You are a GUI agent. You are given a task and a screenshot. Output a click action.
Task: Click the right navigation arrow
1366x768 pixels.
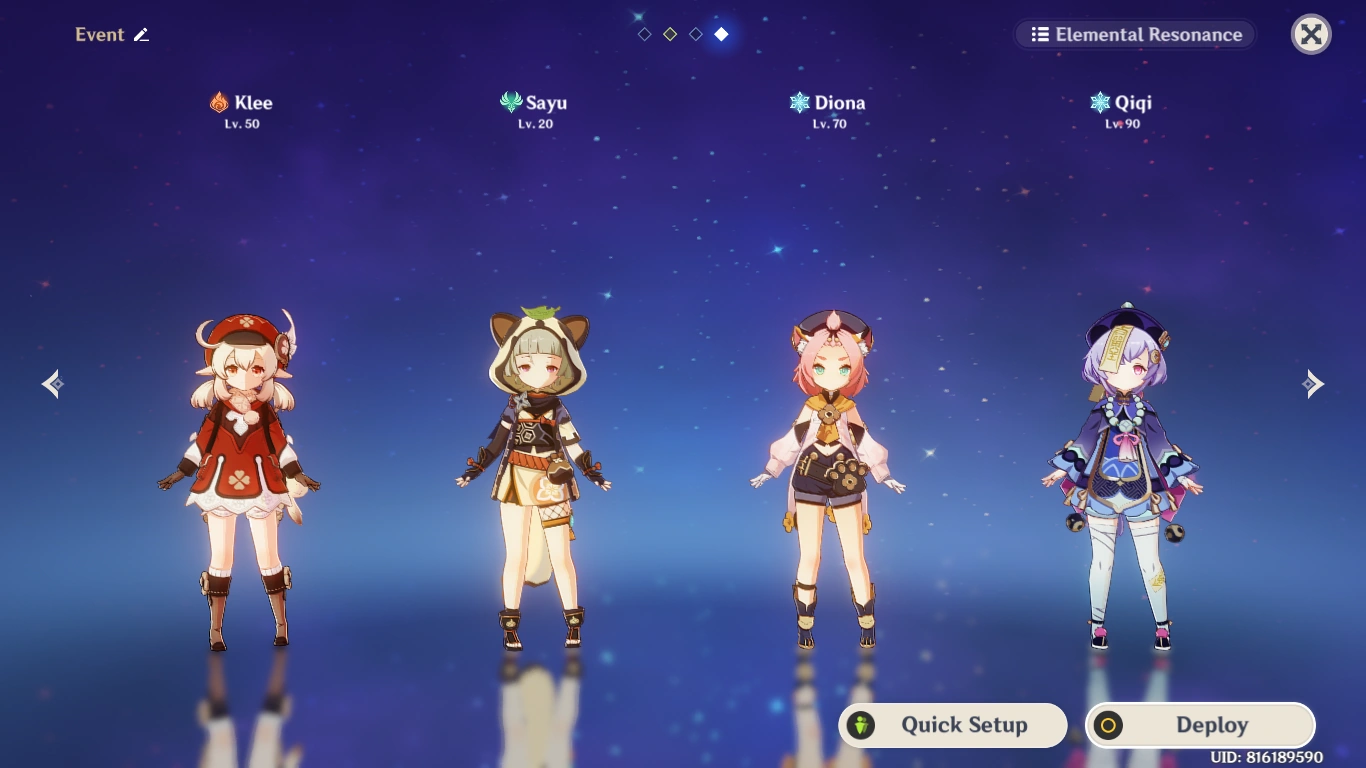point(1313,383)
